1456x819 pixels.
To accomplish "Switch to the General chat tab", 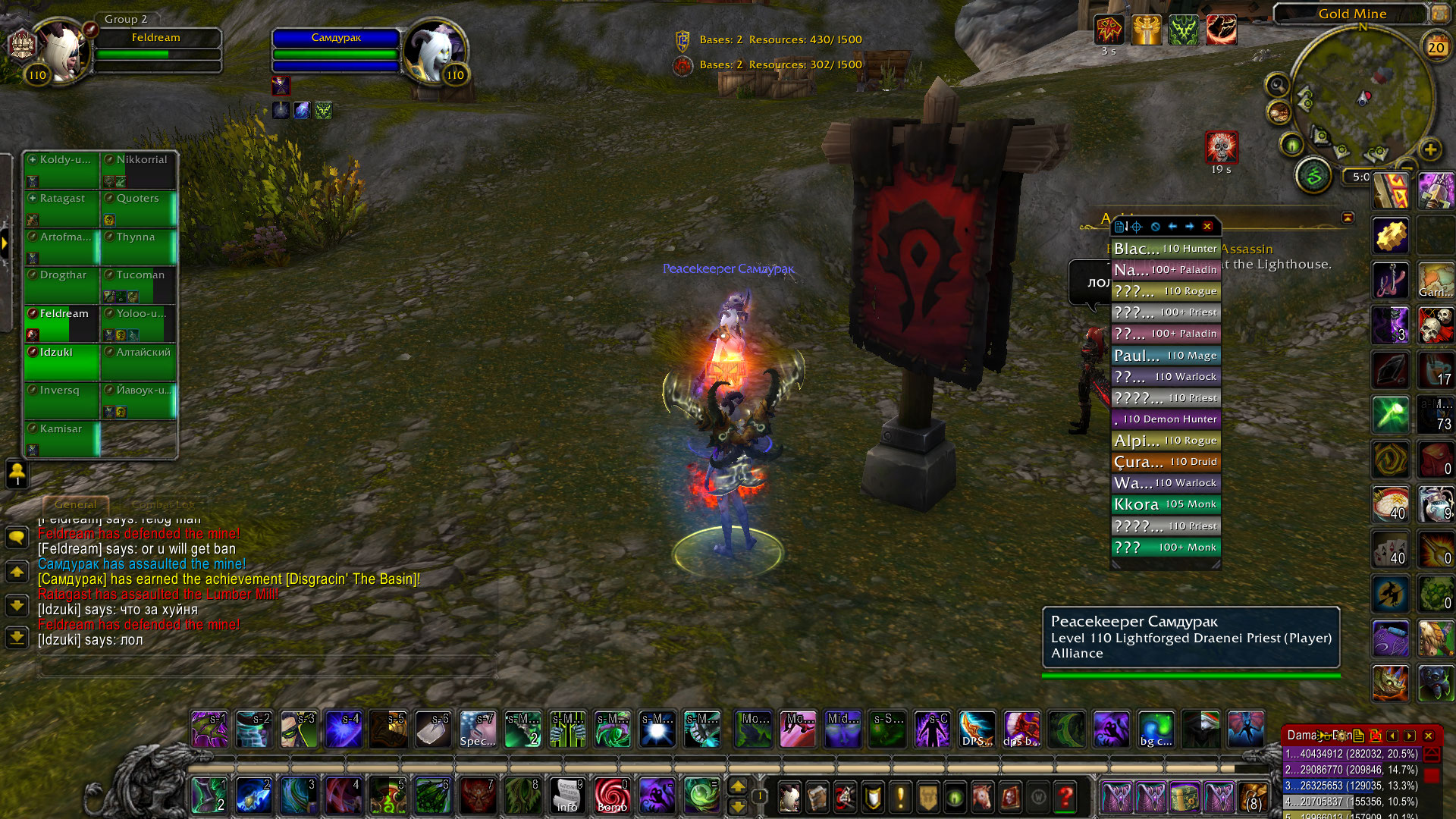I will tap(76, 504).
